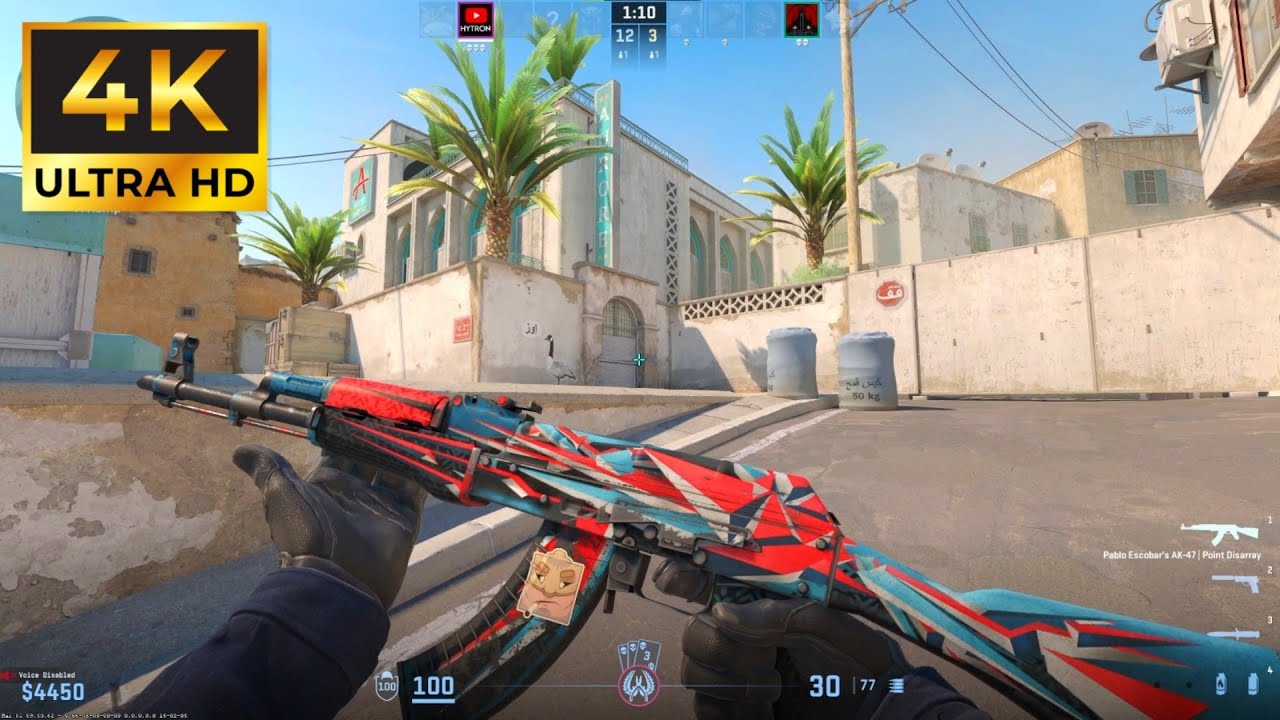Viewport: 1280px width, 720px height.
Task: Click the fire mode bullets icon
Action: click(x=896, y=685)
